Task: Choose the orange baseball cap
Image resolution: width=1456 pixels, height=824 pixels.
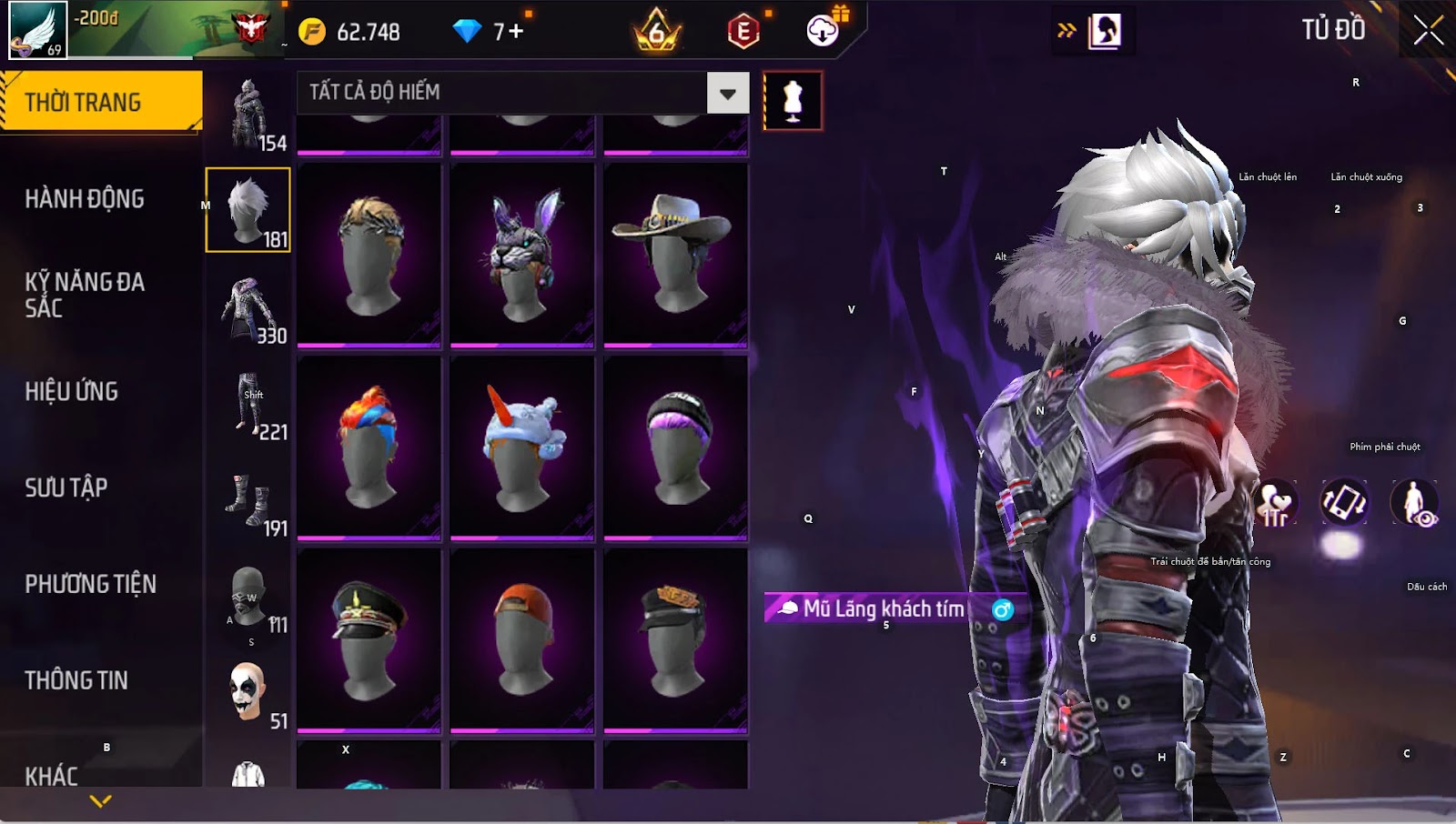Action: click(x=522, y=640)
